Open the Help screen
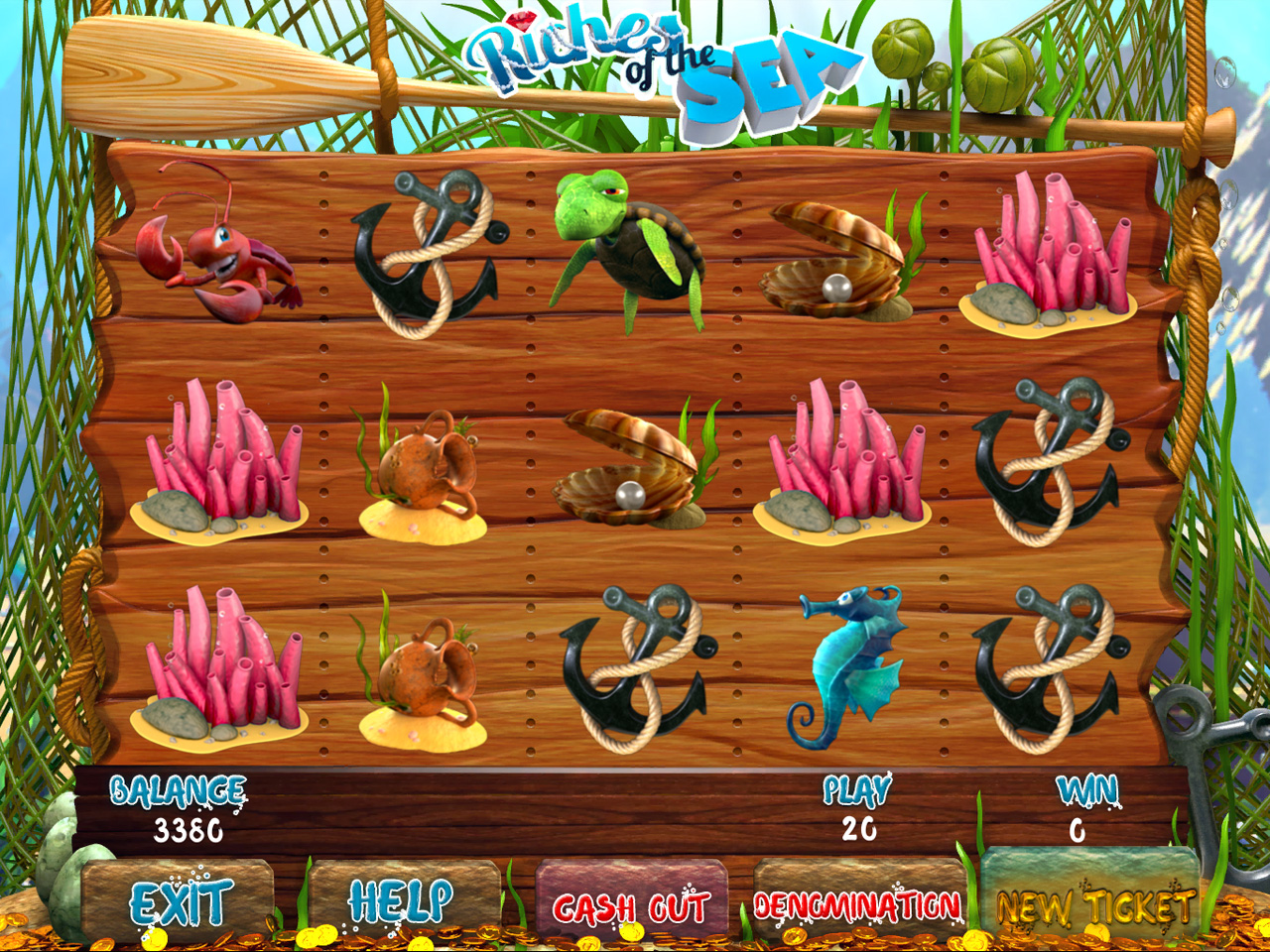 point(402,902)
